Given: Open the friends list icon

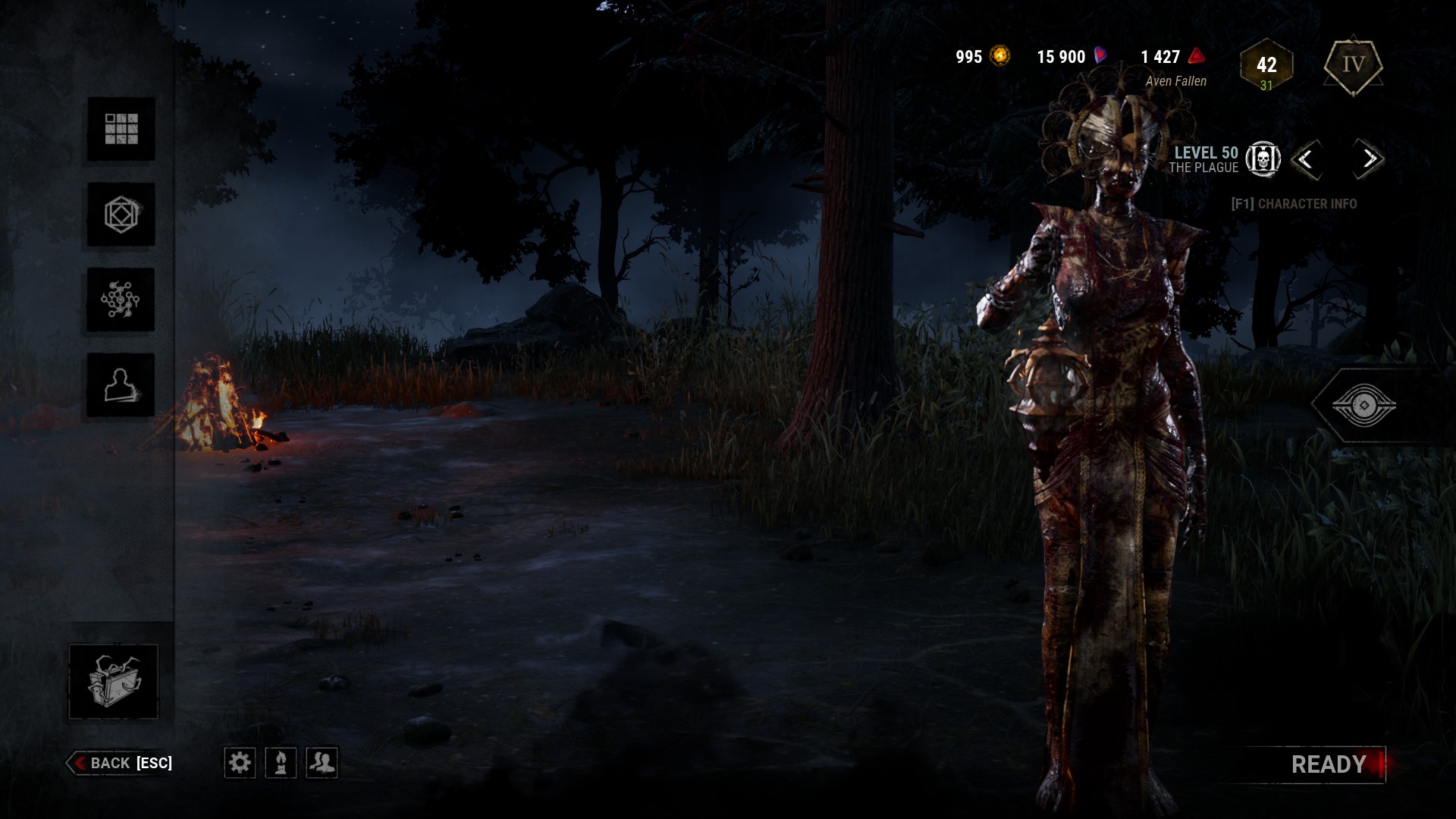Looking at the screenshot, I should click(x=322, y=762).
